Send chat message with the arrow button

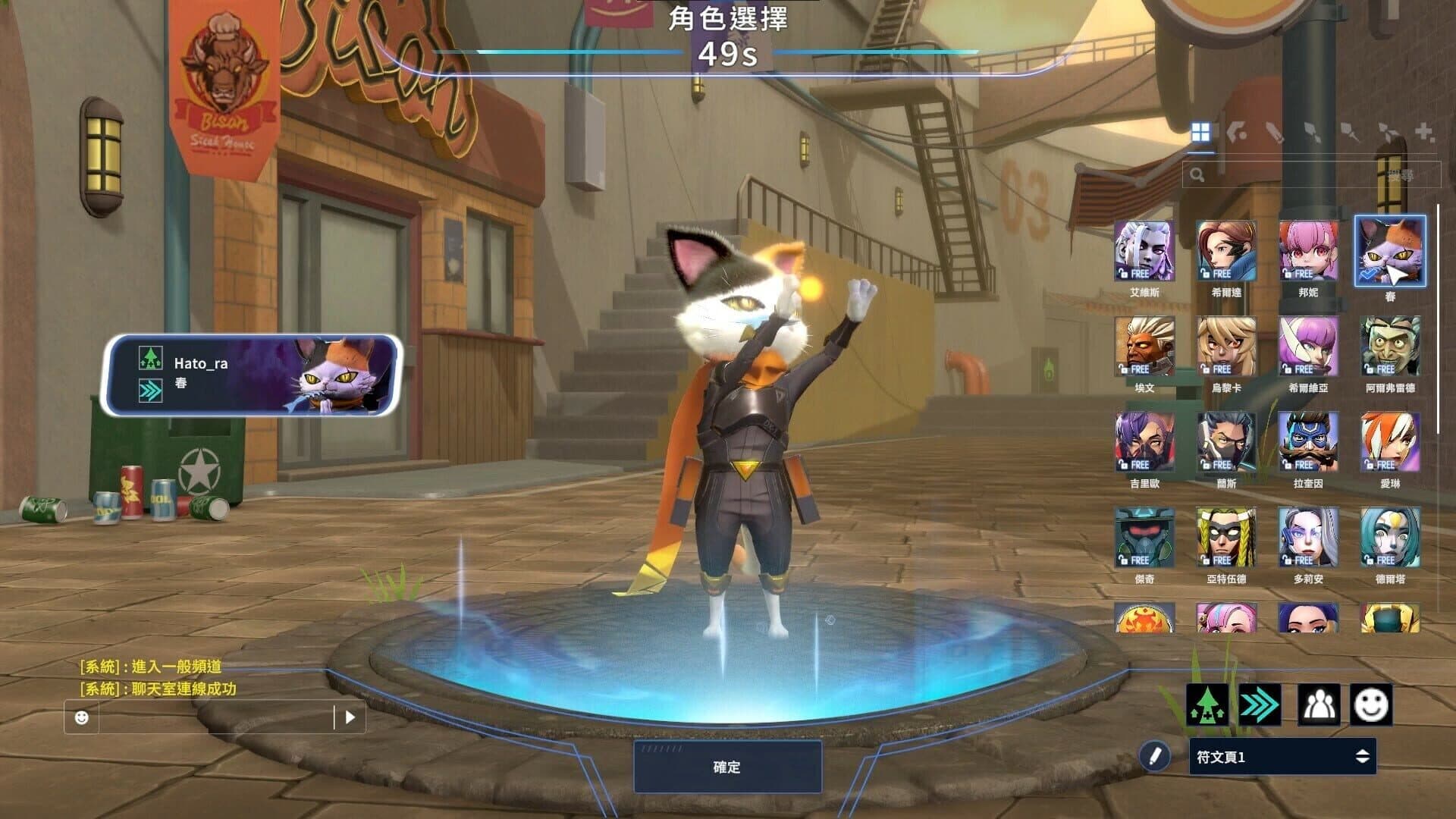pos(350,717)
